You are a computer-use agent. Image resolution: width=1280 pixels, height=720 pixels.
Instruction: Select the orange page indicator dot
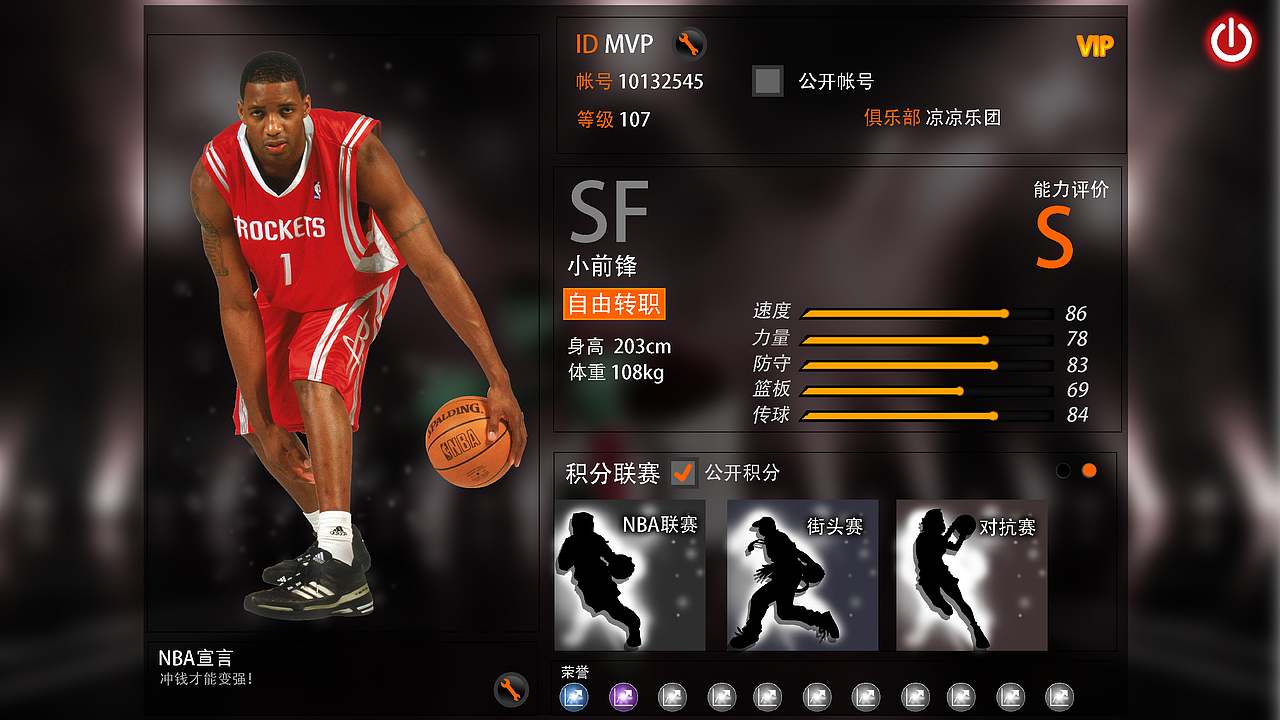pyautogui.click(x=1088, y=469)
